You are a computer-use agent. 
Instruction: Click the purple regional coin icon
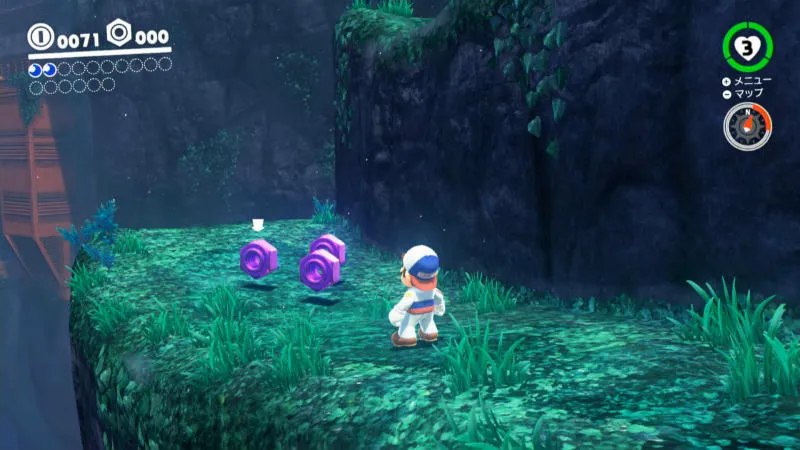[x=120, y=36]
